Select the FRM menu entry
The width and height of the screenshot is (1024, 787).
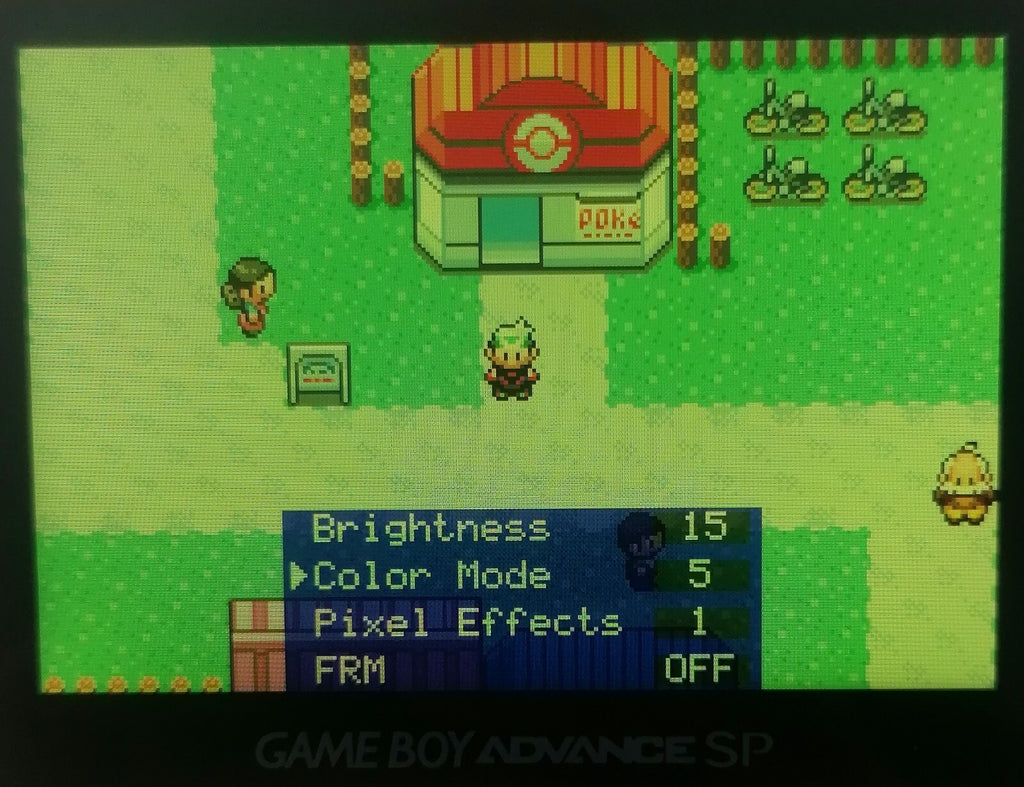click(350, 669)
